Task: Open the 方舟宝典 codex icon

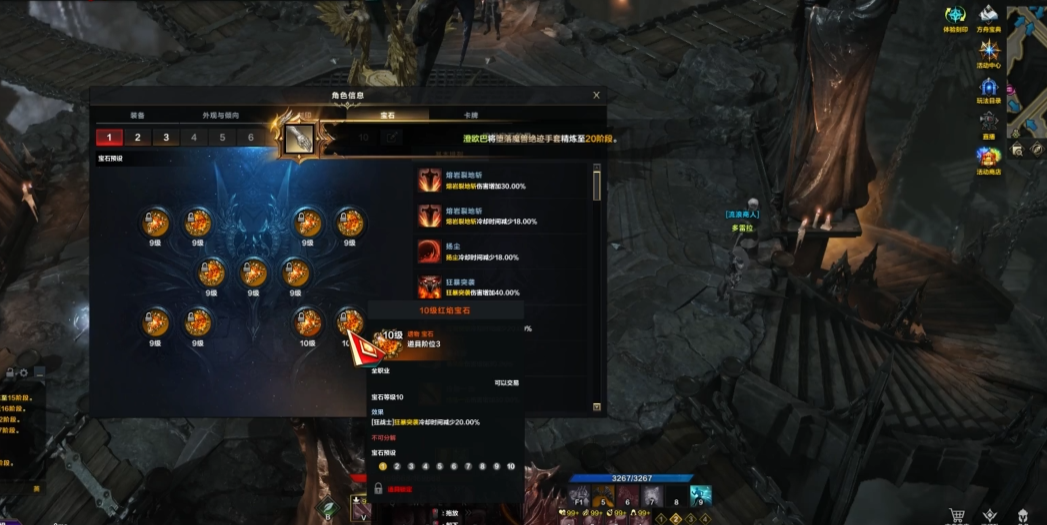Action: tap(989, 17)
